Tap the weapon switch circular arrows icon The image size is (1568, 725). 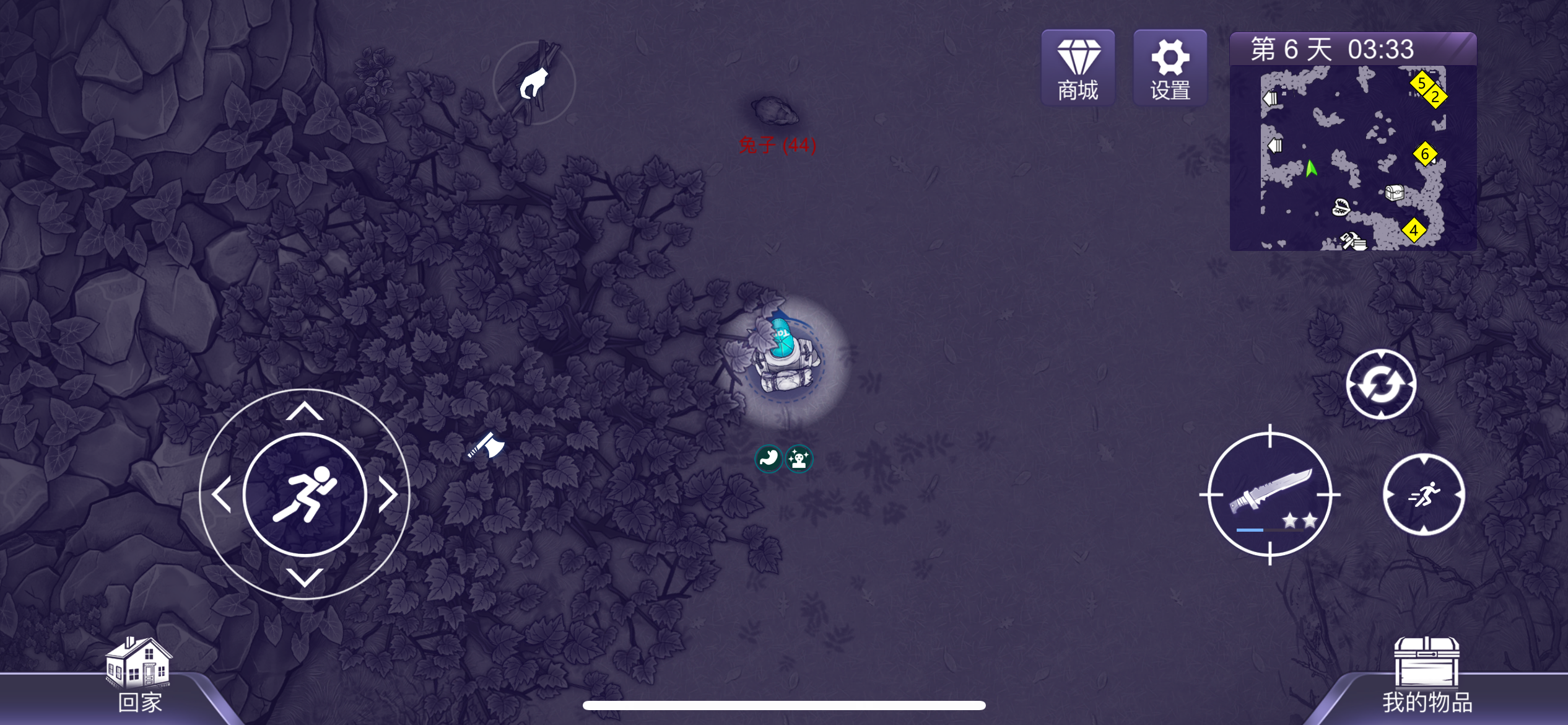(x=1382, y=383)
